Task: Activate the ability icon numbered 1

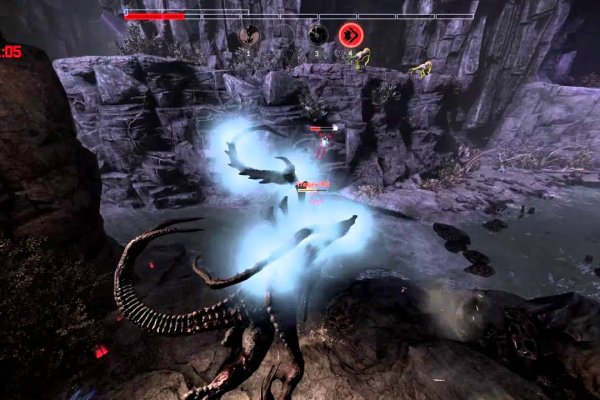Action: (x=250, y=36)
